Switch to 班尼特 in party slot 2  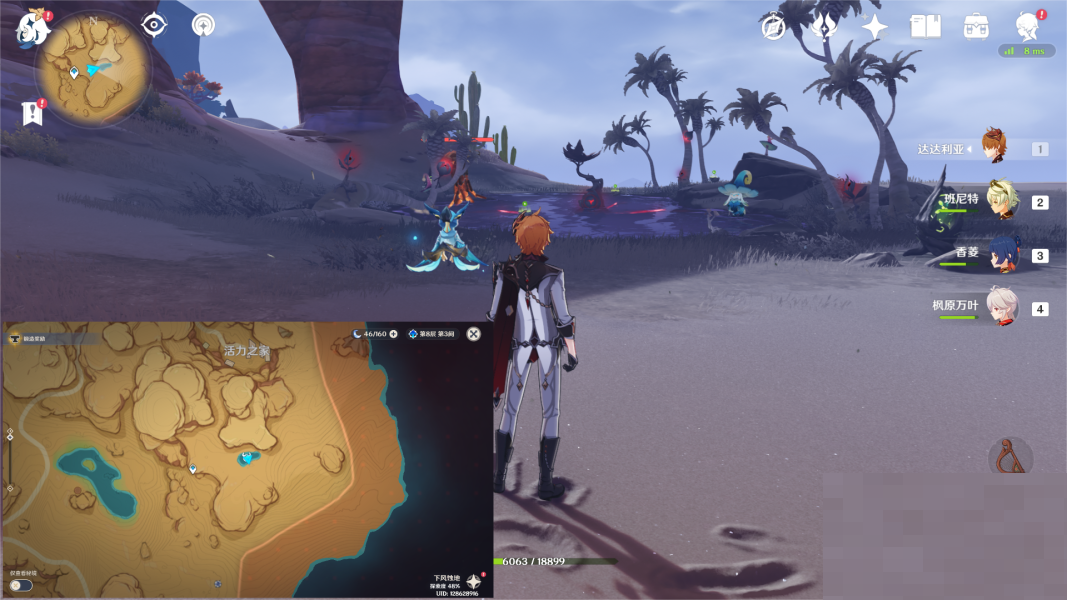click(1002, 200)
